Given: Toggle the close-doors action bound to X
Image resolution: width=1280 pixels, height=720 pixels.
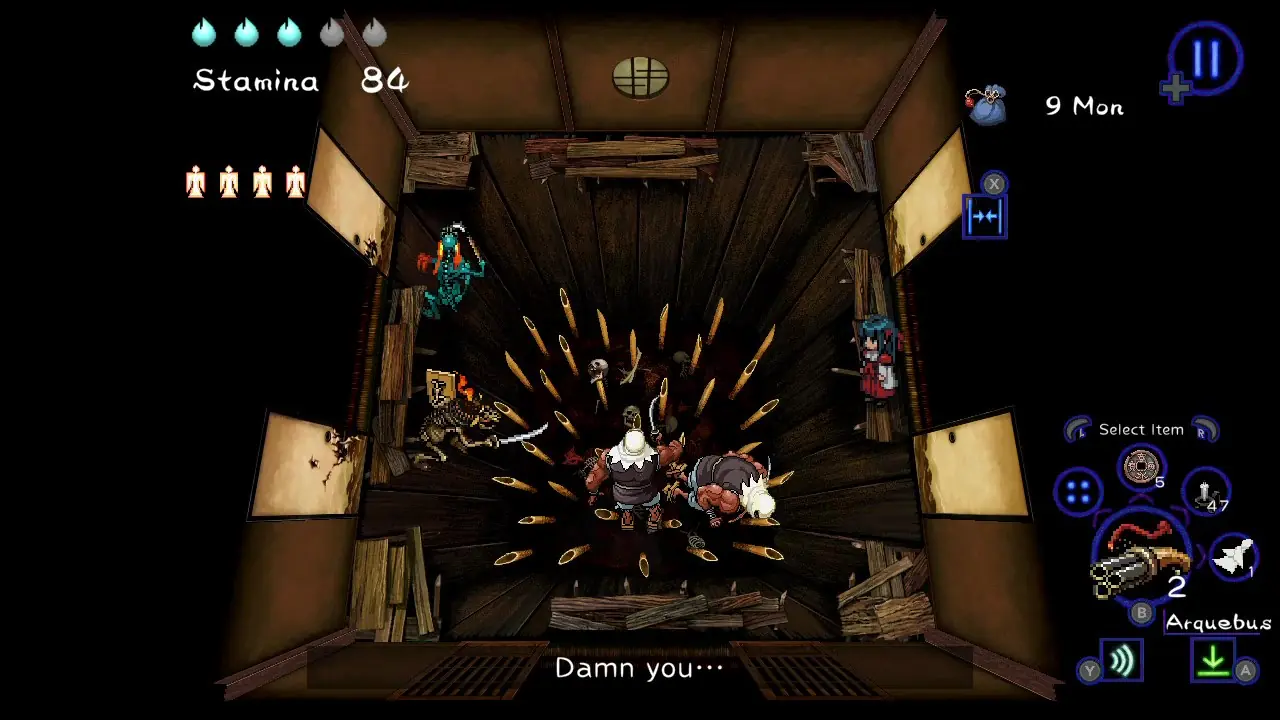Looking at the screenshot, I should [983, 216].
